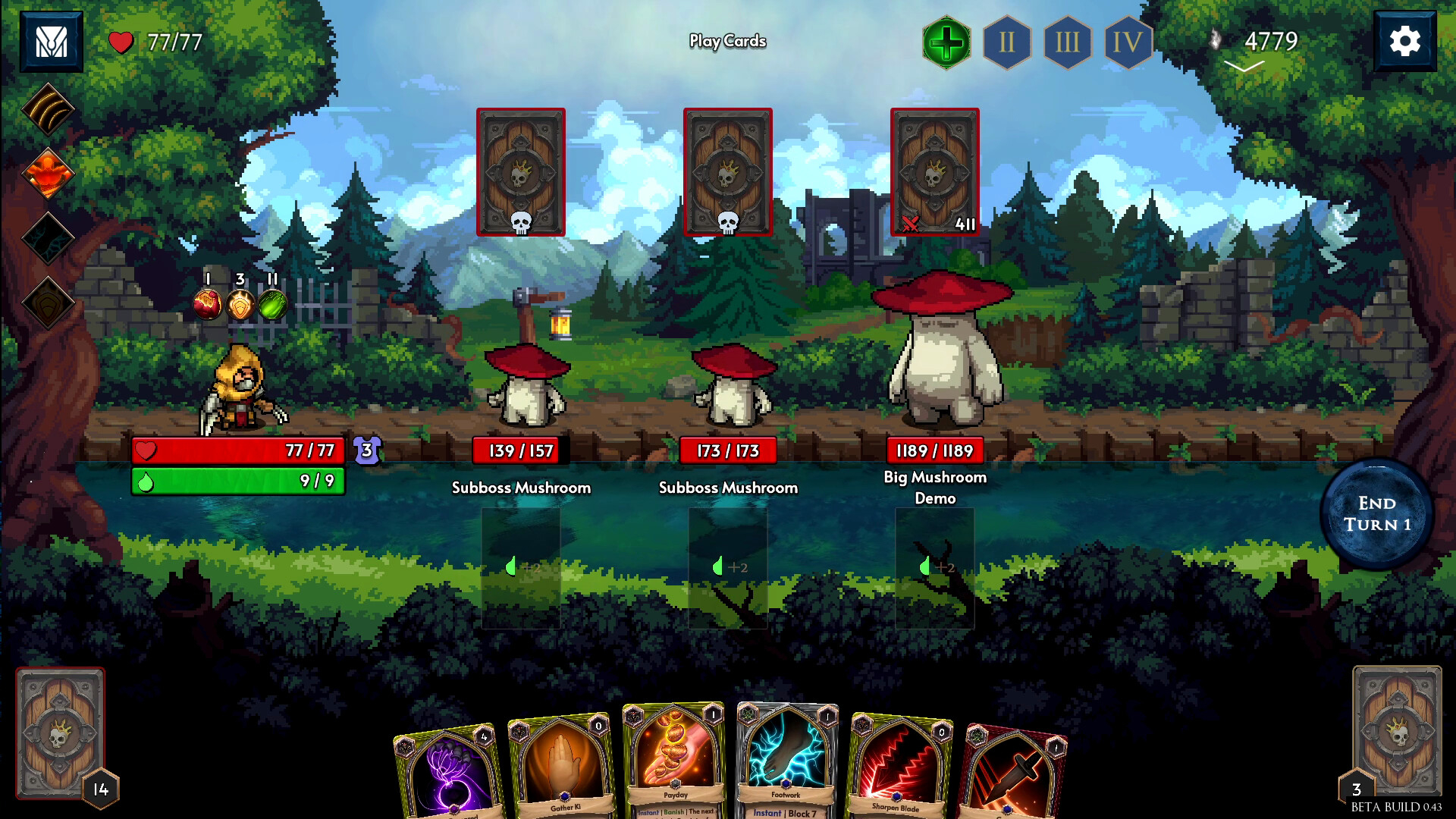Select the Subboss Mushroom name label

click(521, 488)
